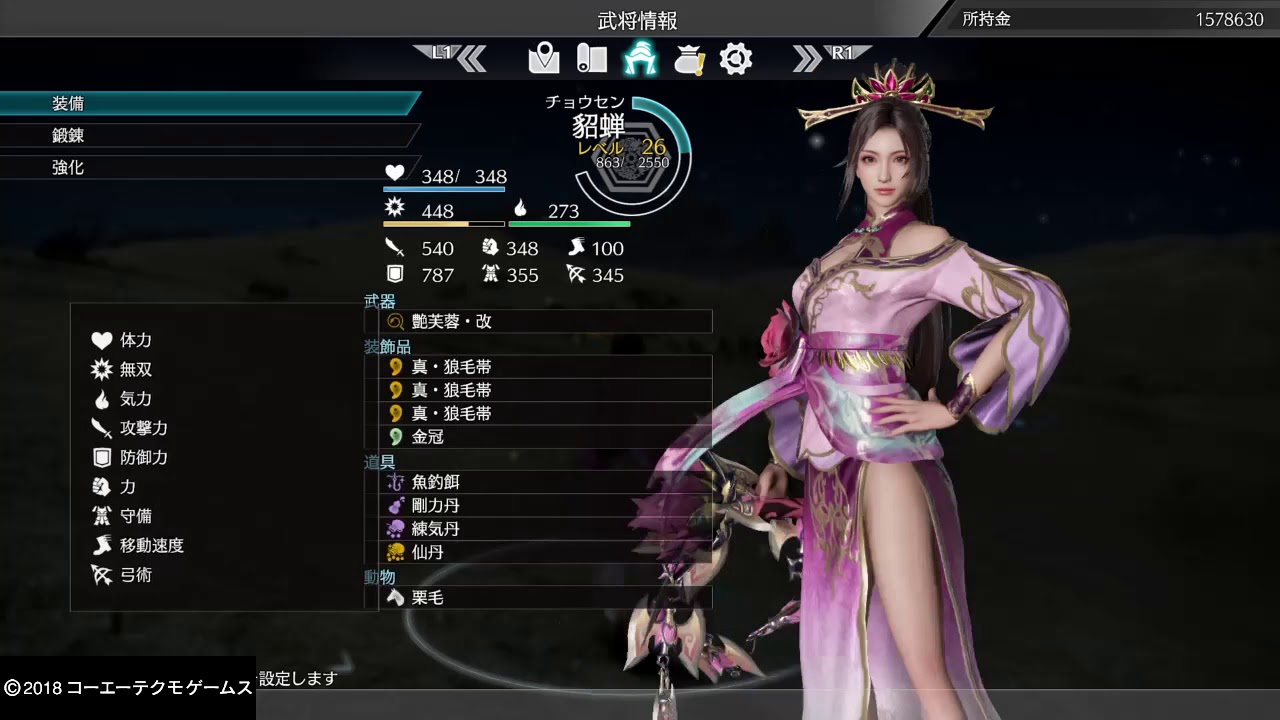Open the item bag icon with exclamation mark
The width and height of the screenshot is (1280, 720).
coord(690,58)
